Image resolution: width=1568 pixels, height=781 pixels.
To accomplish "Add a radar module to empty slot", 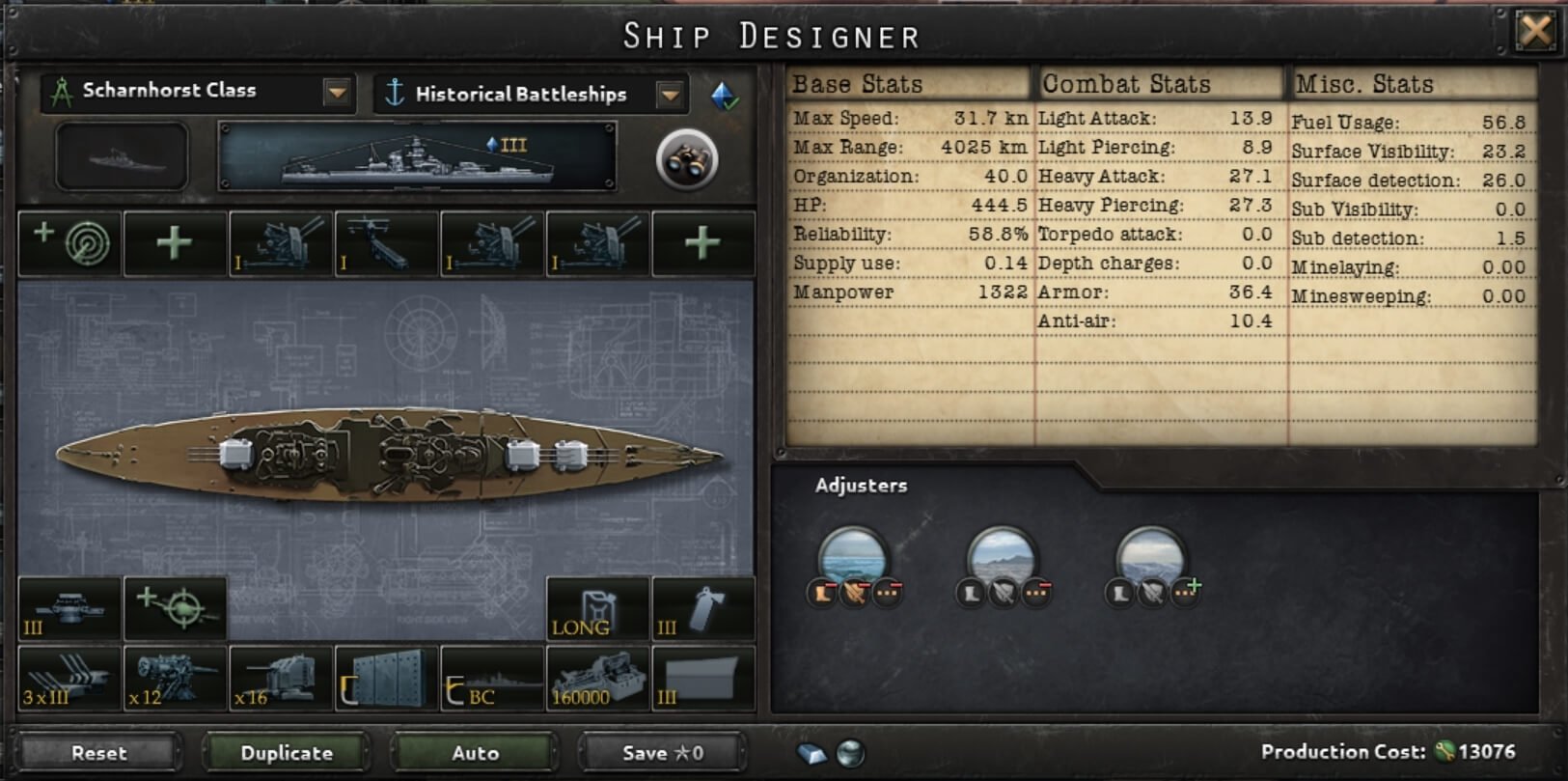I will 69,243.
